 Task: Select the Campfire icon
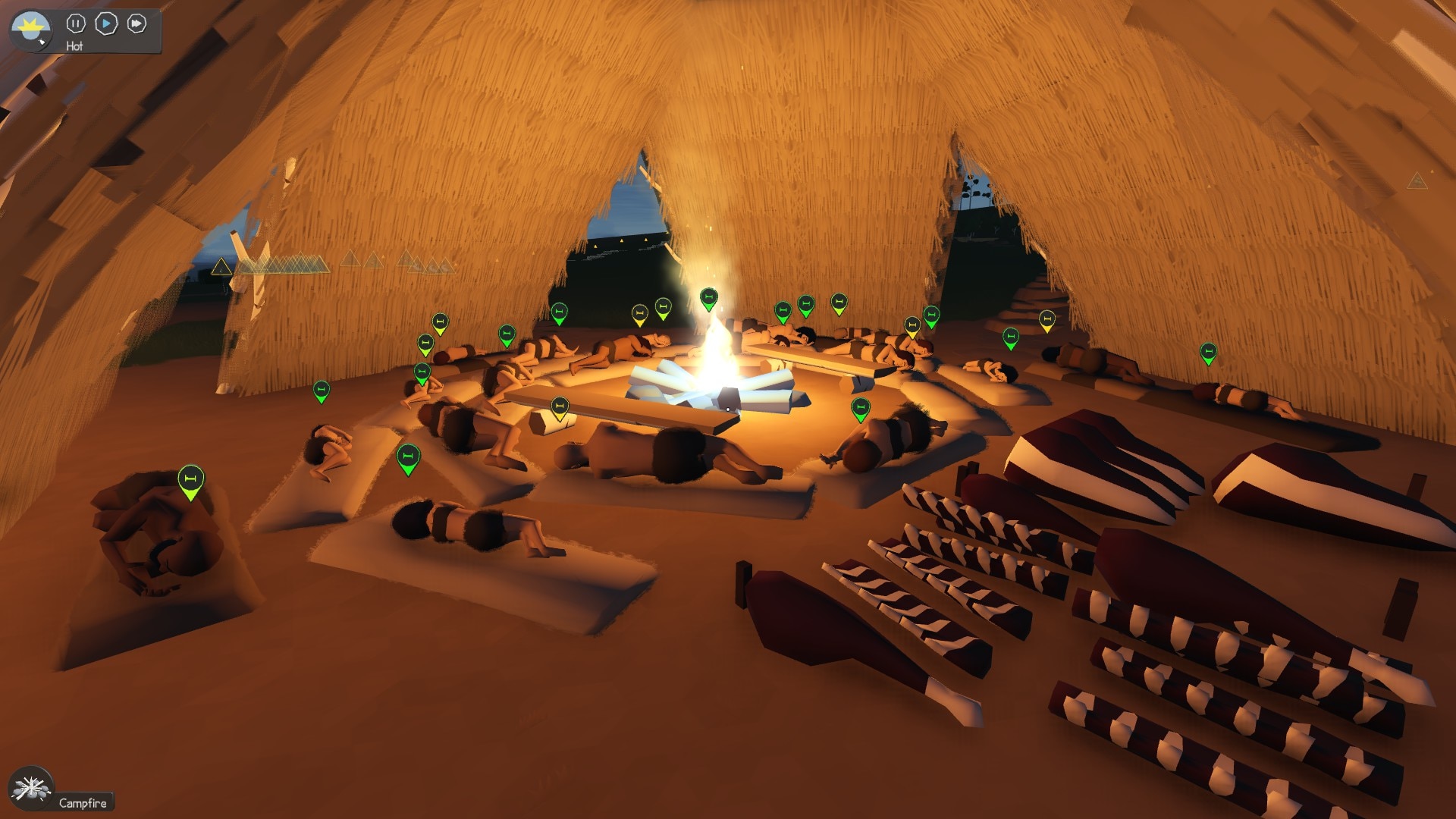click(x=31, y=788)
